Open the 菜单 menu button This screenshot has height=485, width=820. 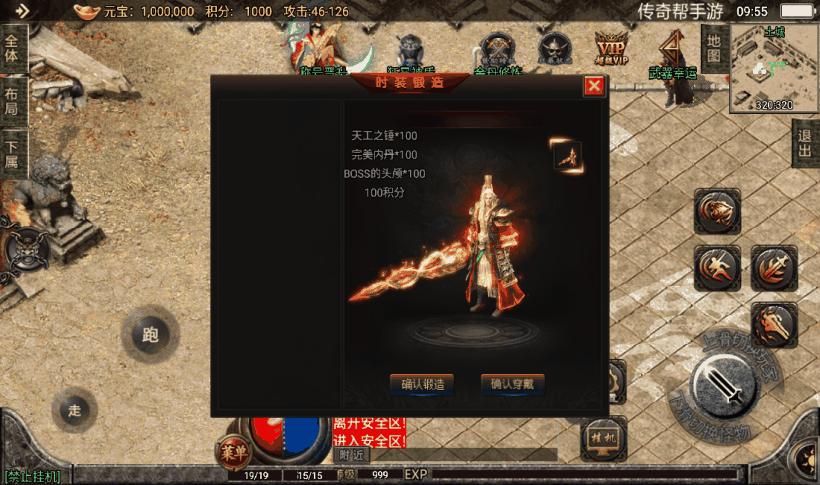pyautogui.click(x=232, y=452)
